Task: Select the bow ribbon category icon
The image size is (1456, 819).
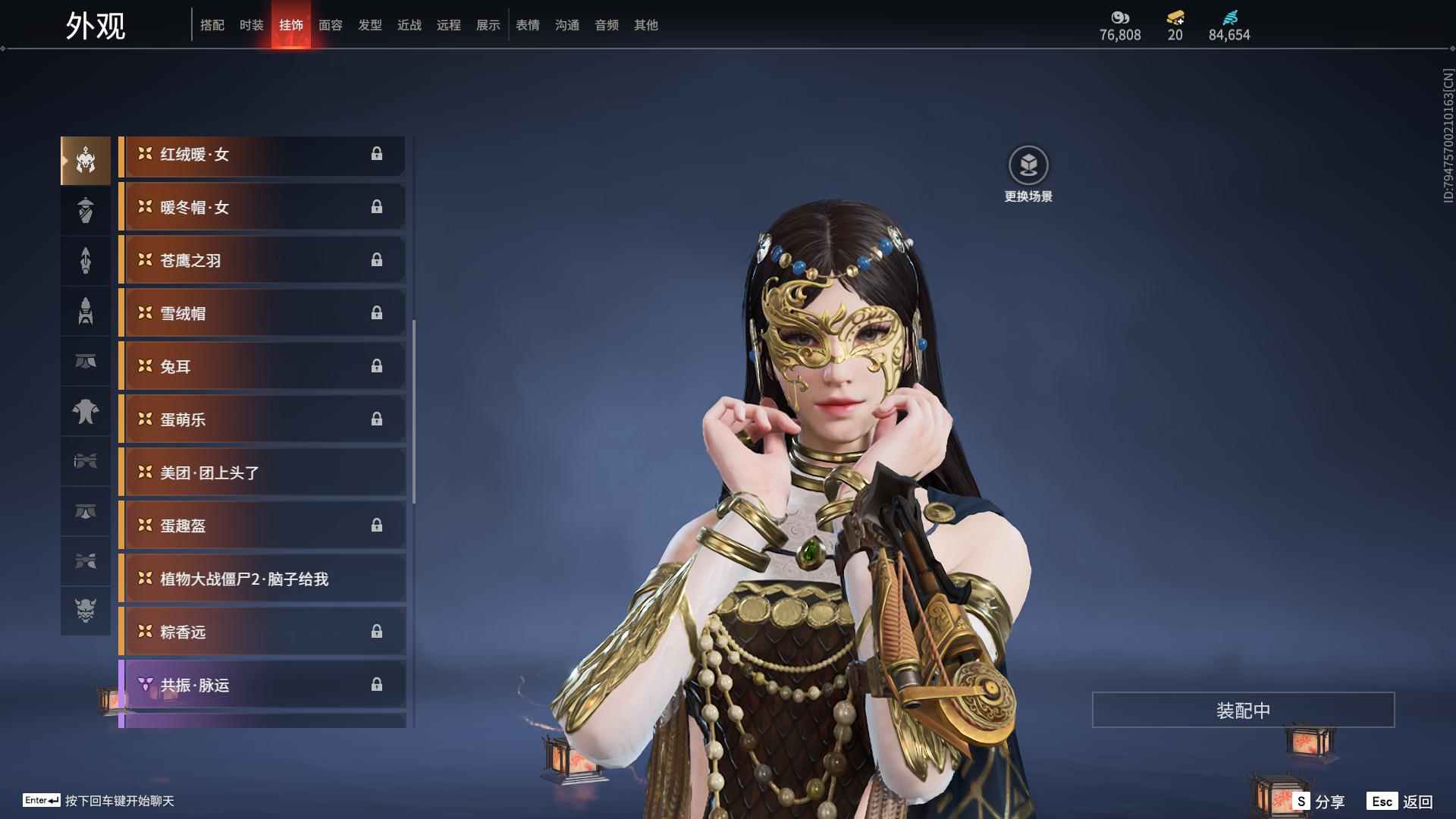Action: pos(86,461)
